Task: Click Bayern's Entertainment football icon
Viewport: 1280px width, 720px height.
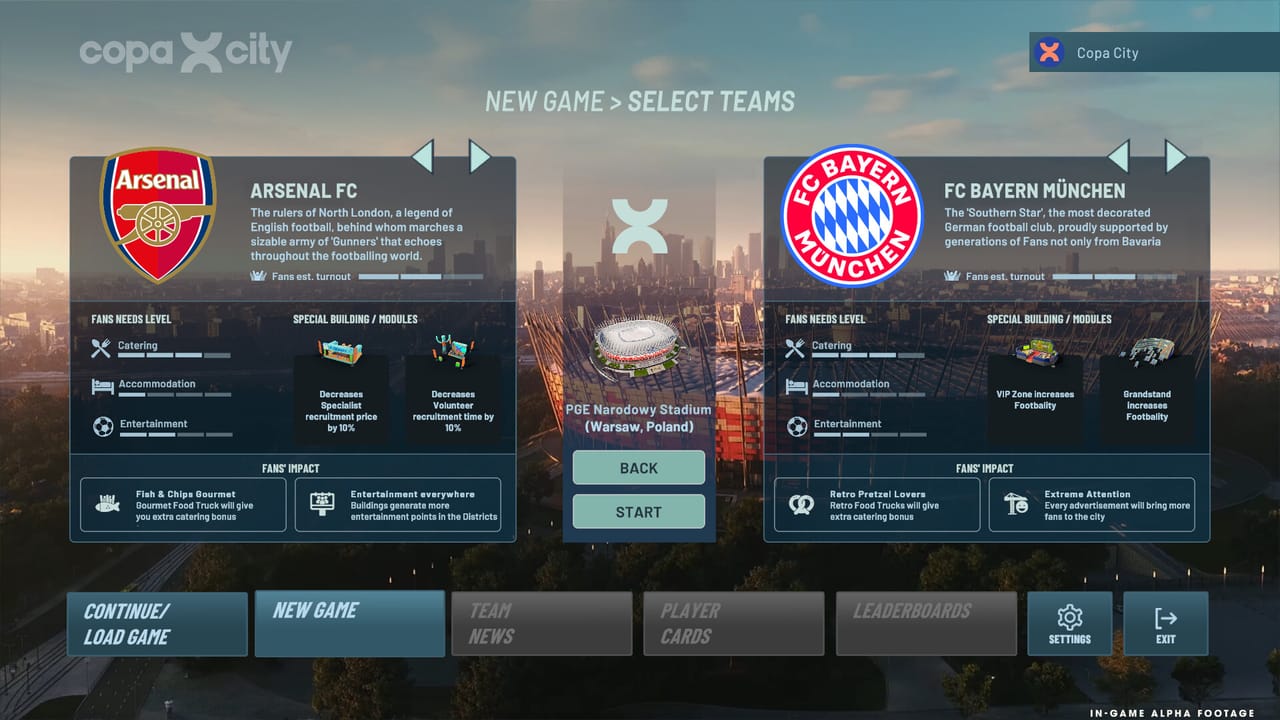Action: point(795,424)
